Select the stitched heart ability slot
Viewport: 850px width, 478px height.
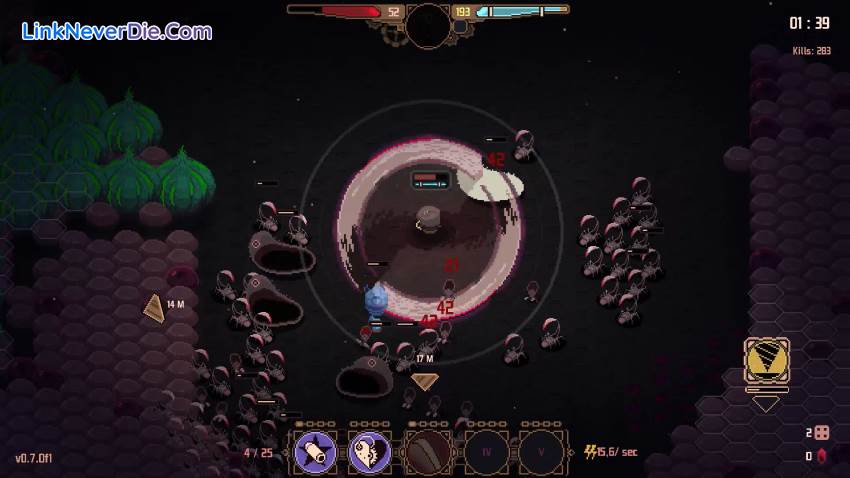click(x=371, y=452)
